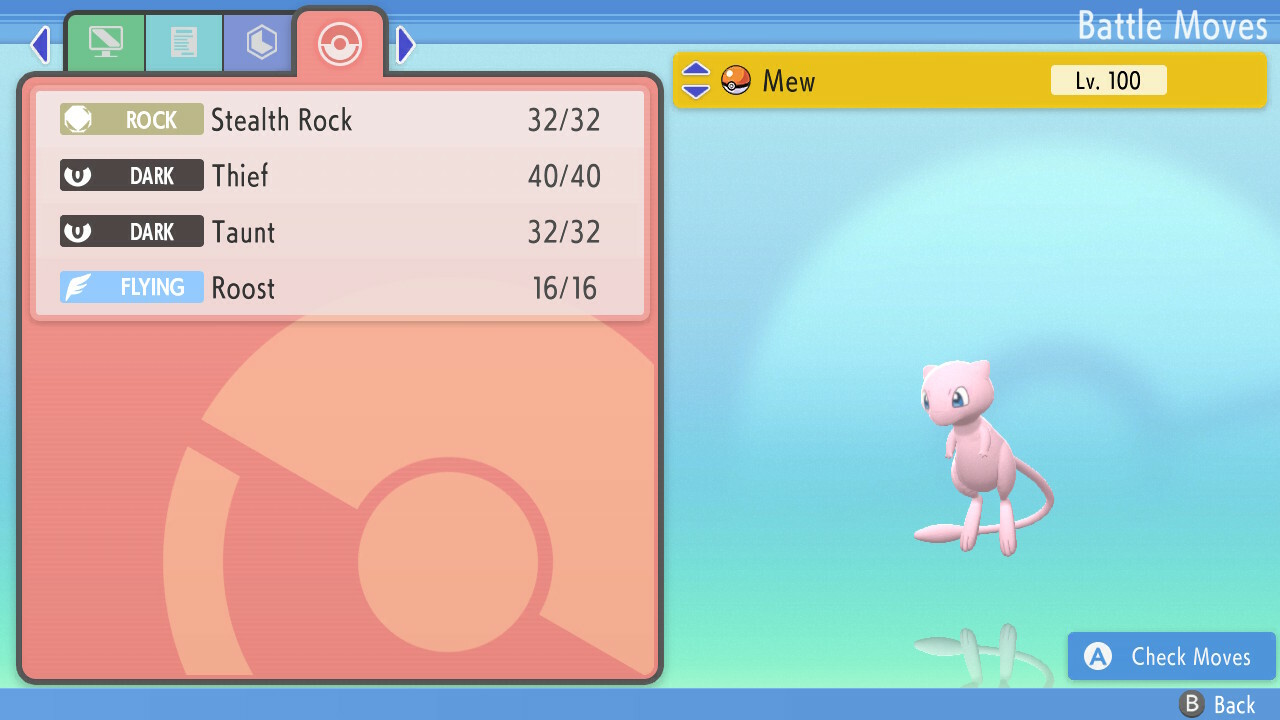This screenshot has width=1280, height=720.
Task: Open the teal document notes tab
Action: coord(184,43)
